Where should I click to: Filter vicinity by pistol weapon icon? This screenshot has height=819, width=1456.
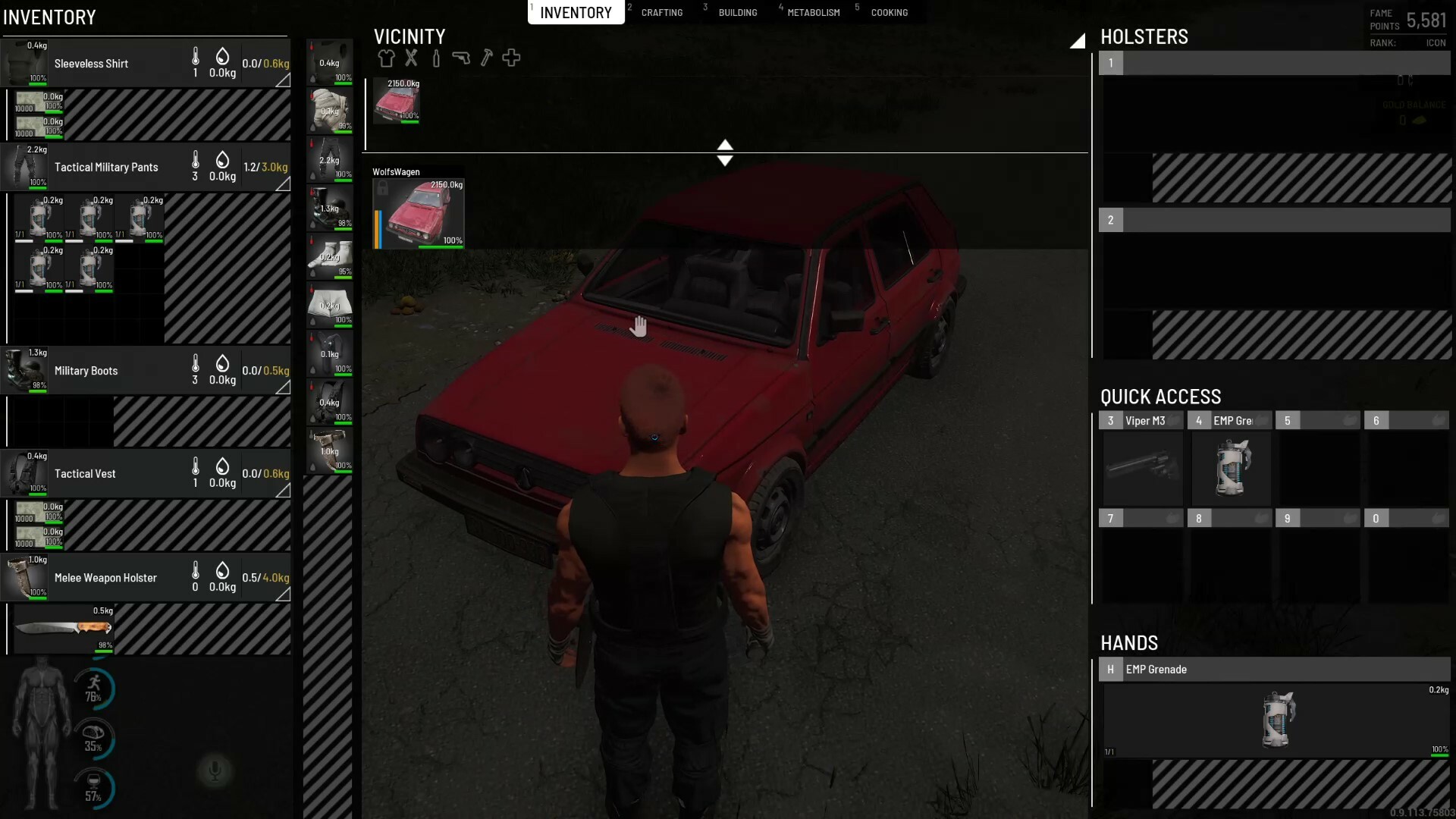click(x=461, y=58)
